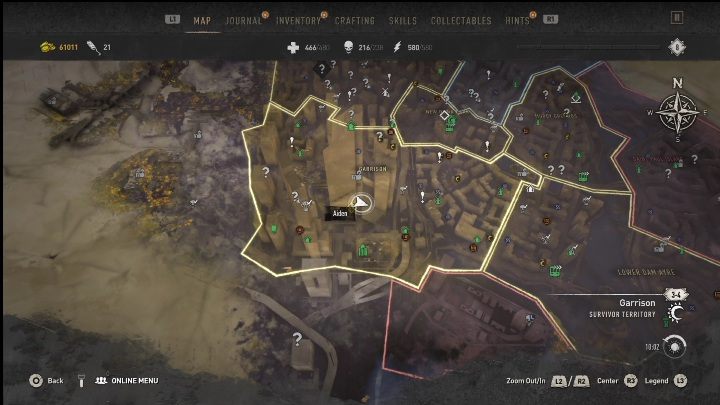Screen dimensions: 720x405
Task: Open the Collectables tab
Action: [x=461, y=20]
